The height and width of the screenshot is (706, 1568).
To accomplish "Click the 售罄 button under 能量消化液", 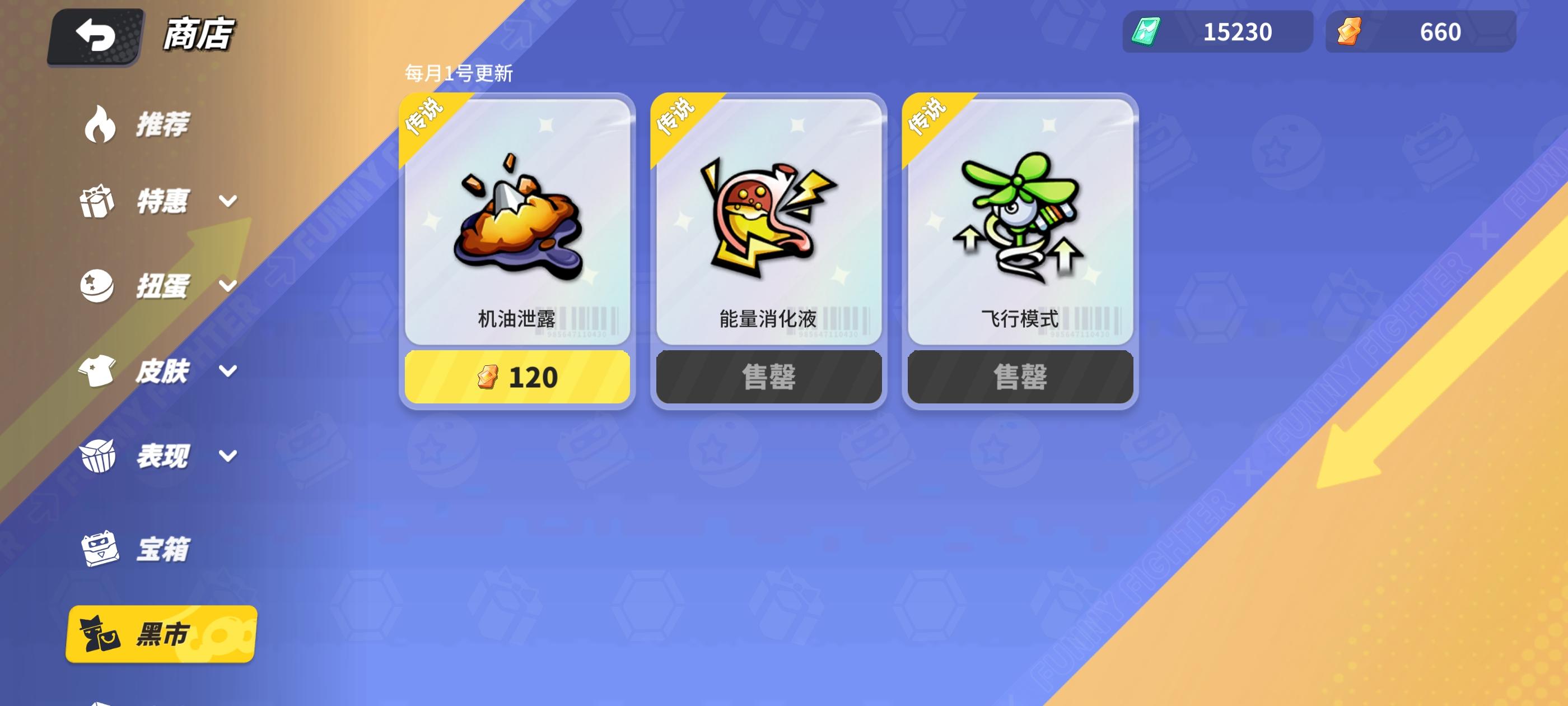I will pyautogui.click(x=768, y=377).
